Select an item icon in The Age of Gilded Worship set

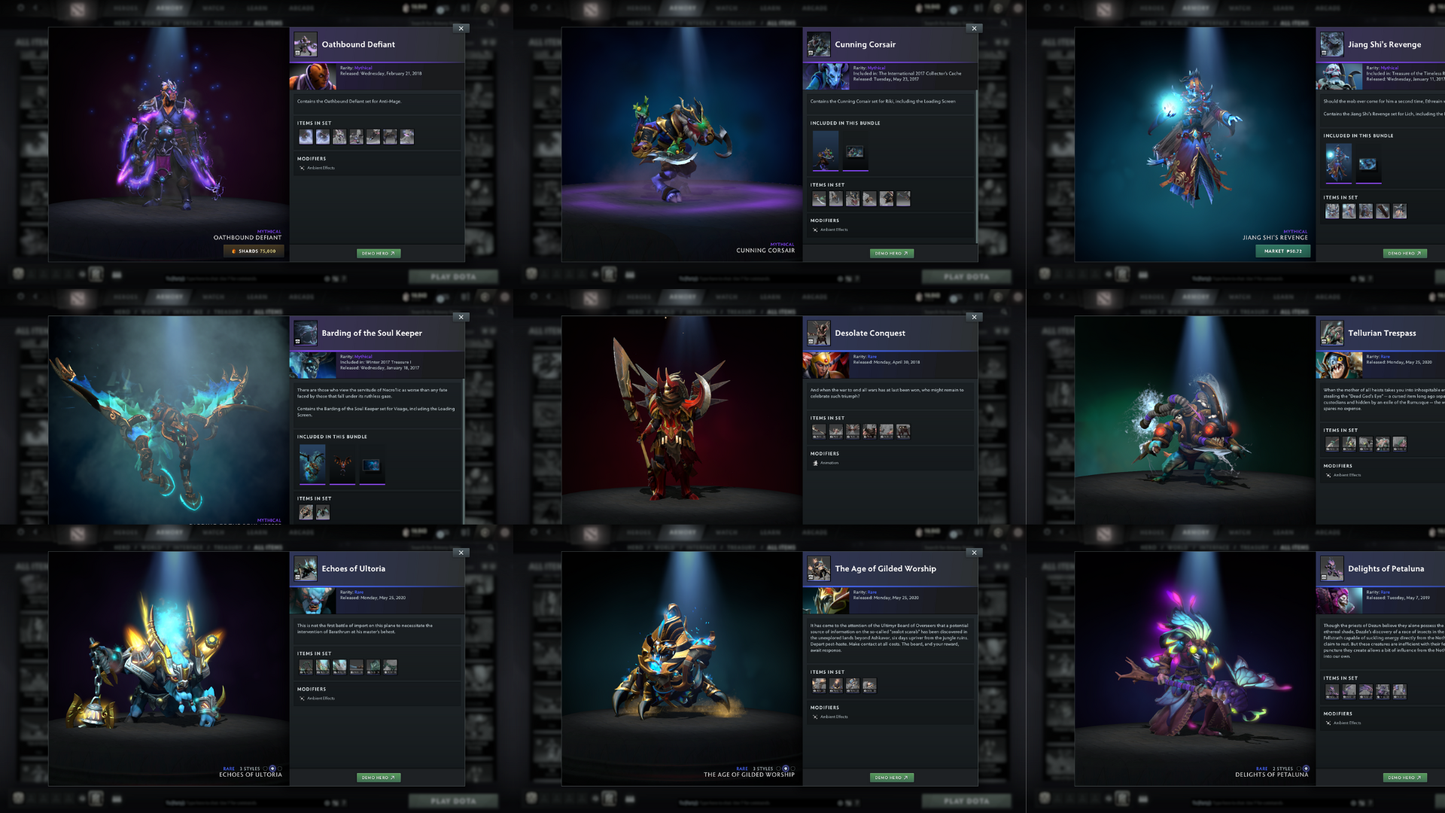pyautogui.click(x=820, y=685)
